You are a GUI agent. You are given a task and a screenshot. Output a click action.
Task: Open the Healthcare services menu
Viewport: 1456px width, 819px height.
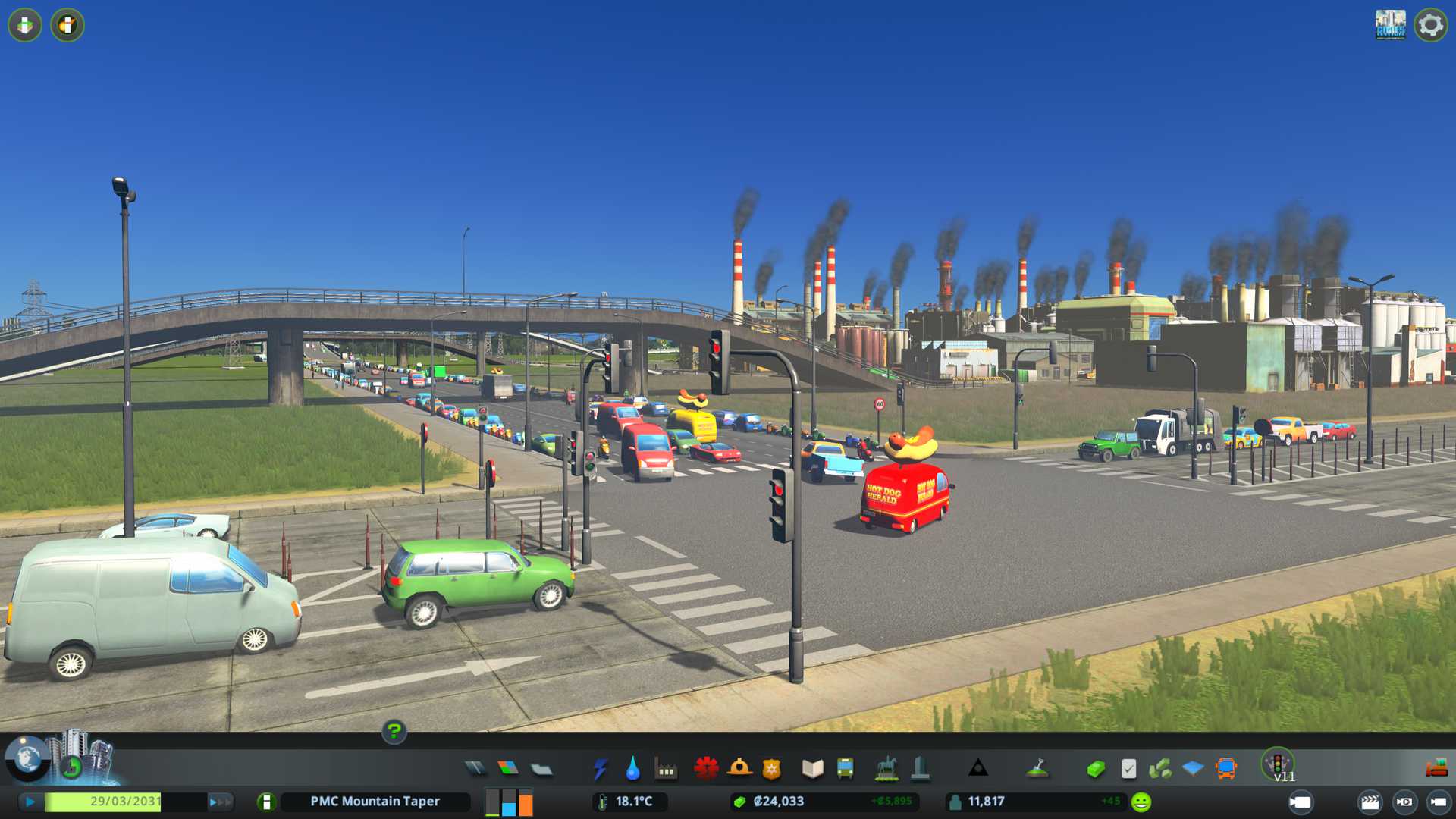click(706, 769)
